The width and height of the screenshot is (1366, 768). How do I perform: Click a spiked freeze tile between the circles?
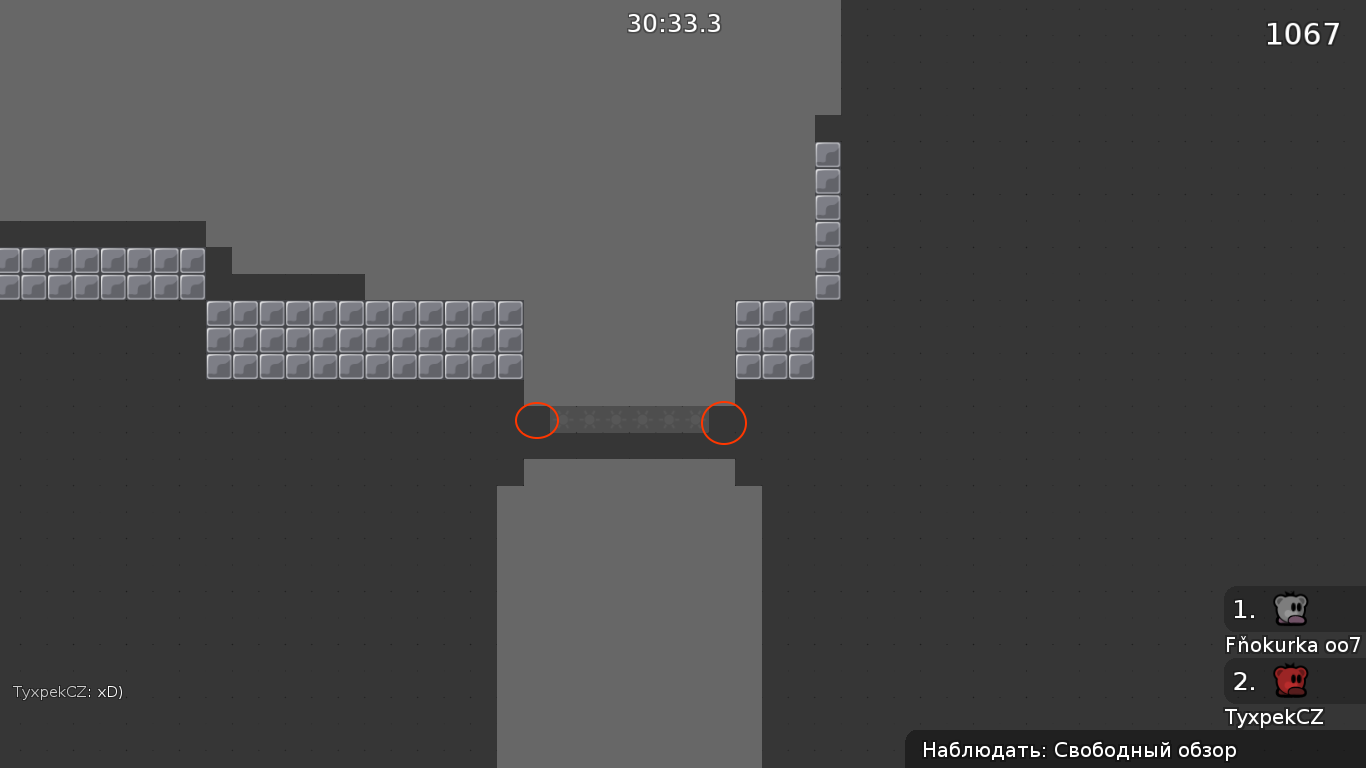pyautogui.click(x=630, y=421)
